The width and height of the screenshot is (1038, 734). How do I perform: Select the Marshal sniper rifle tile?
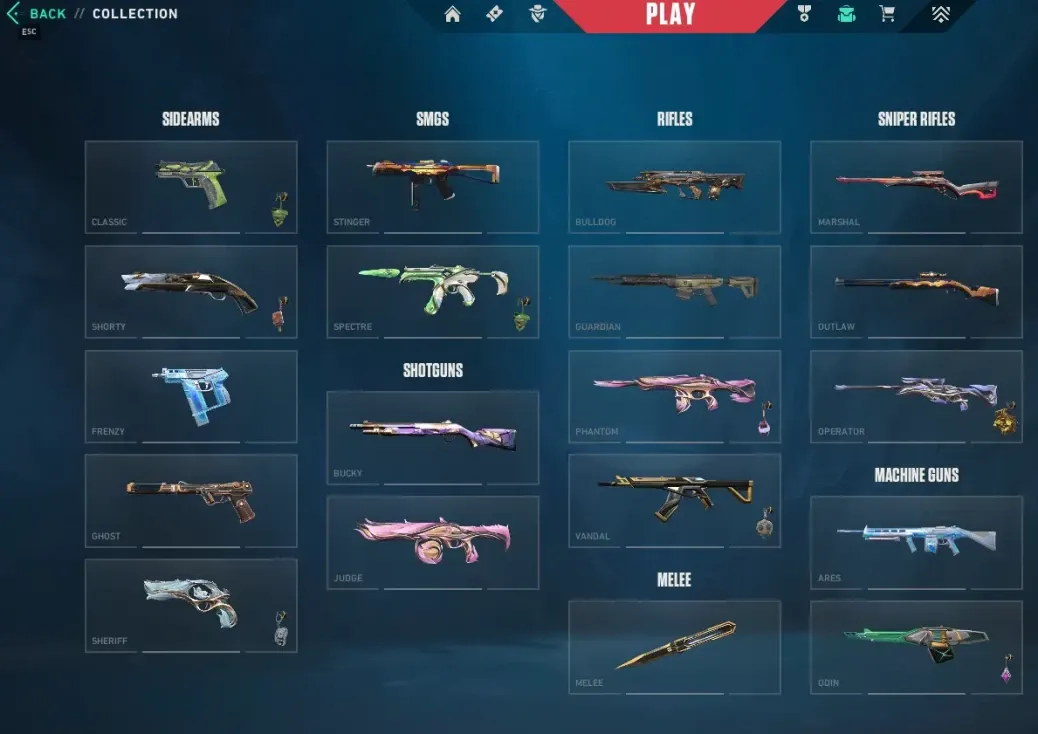pyautogui.click(x=916, y=187)
